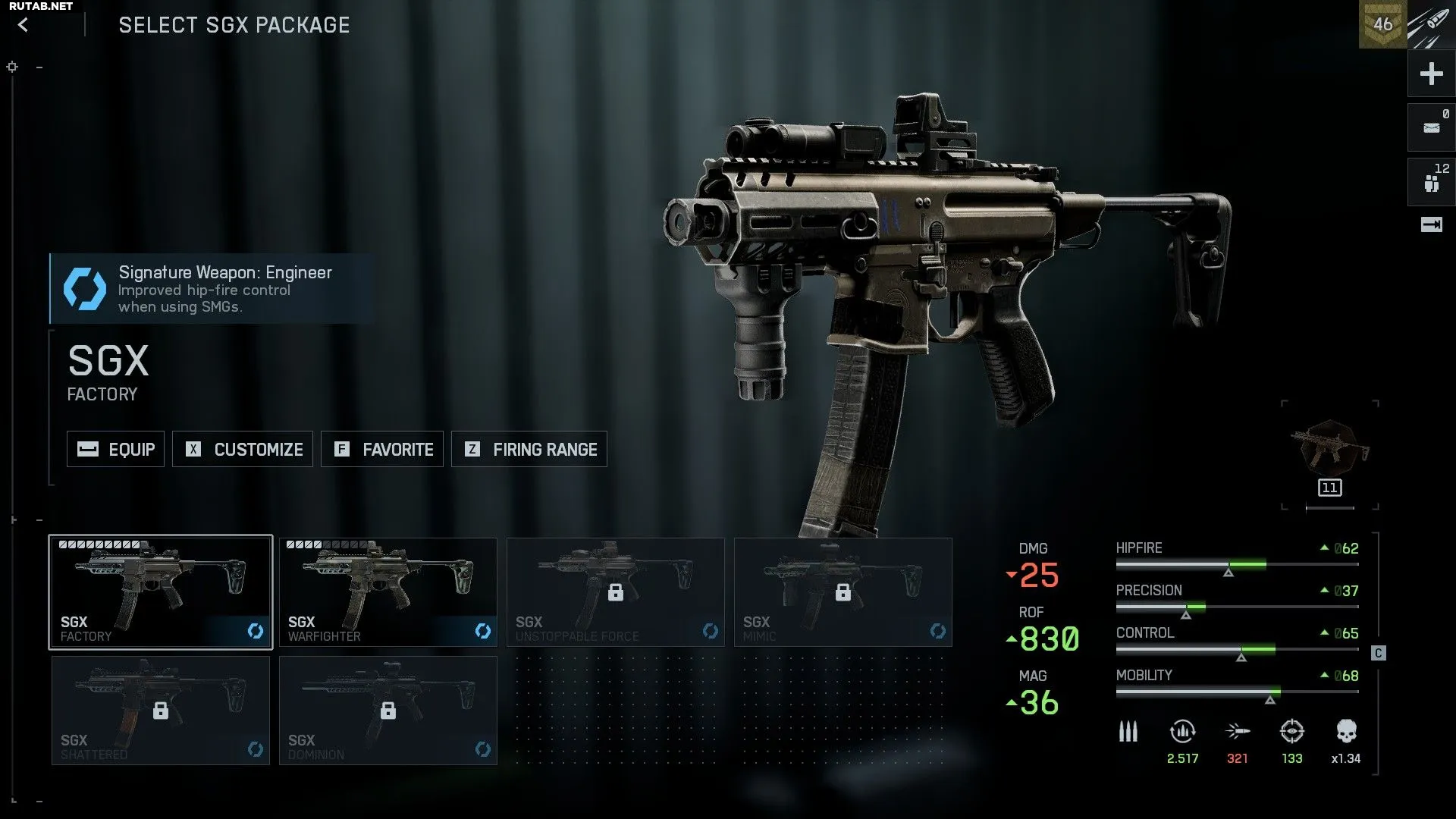The width and height of the screenshot is (1456, 819).
Task: Click the plus button in sidebar
Action: 1431,74
